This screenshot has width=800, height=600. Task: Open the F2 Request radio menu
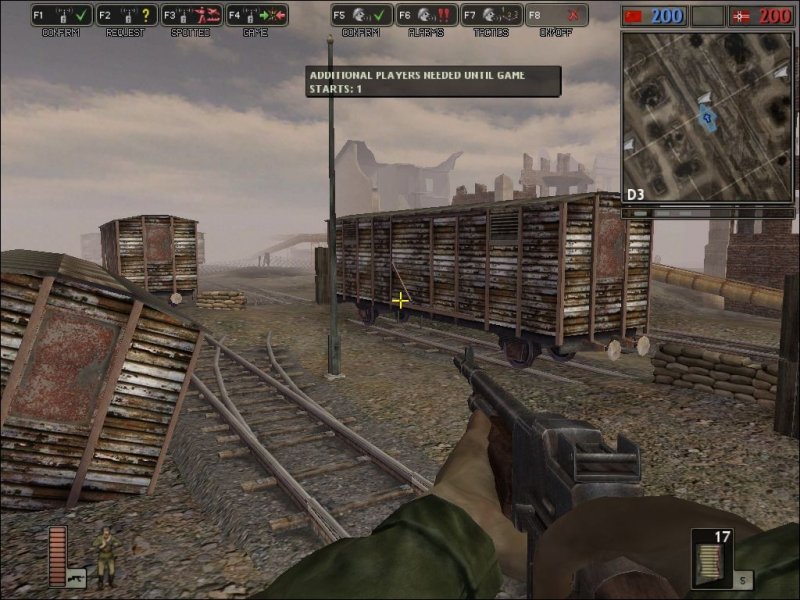point(127,15)
